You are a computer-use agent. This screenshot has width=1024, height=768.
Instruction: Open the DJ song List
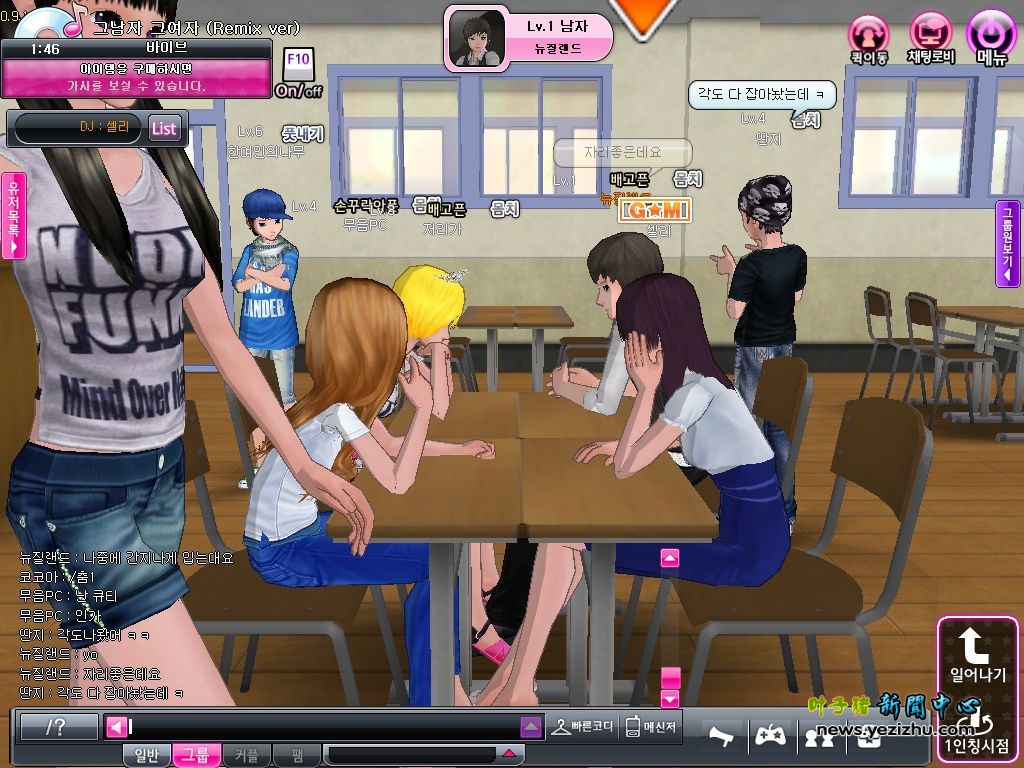164,128
